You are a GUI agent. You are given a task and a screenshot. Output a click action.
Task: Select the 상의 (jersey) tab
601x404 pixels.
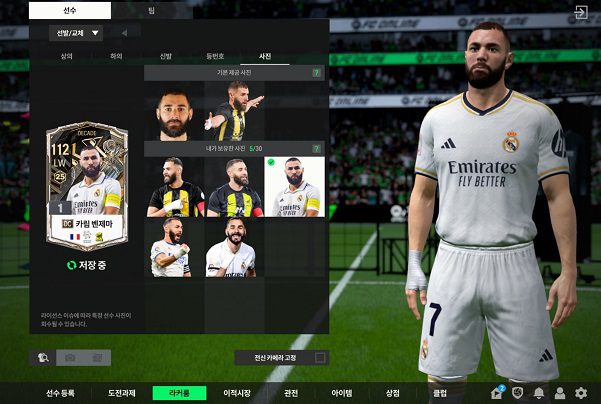(66, 57)
